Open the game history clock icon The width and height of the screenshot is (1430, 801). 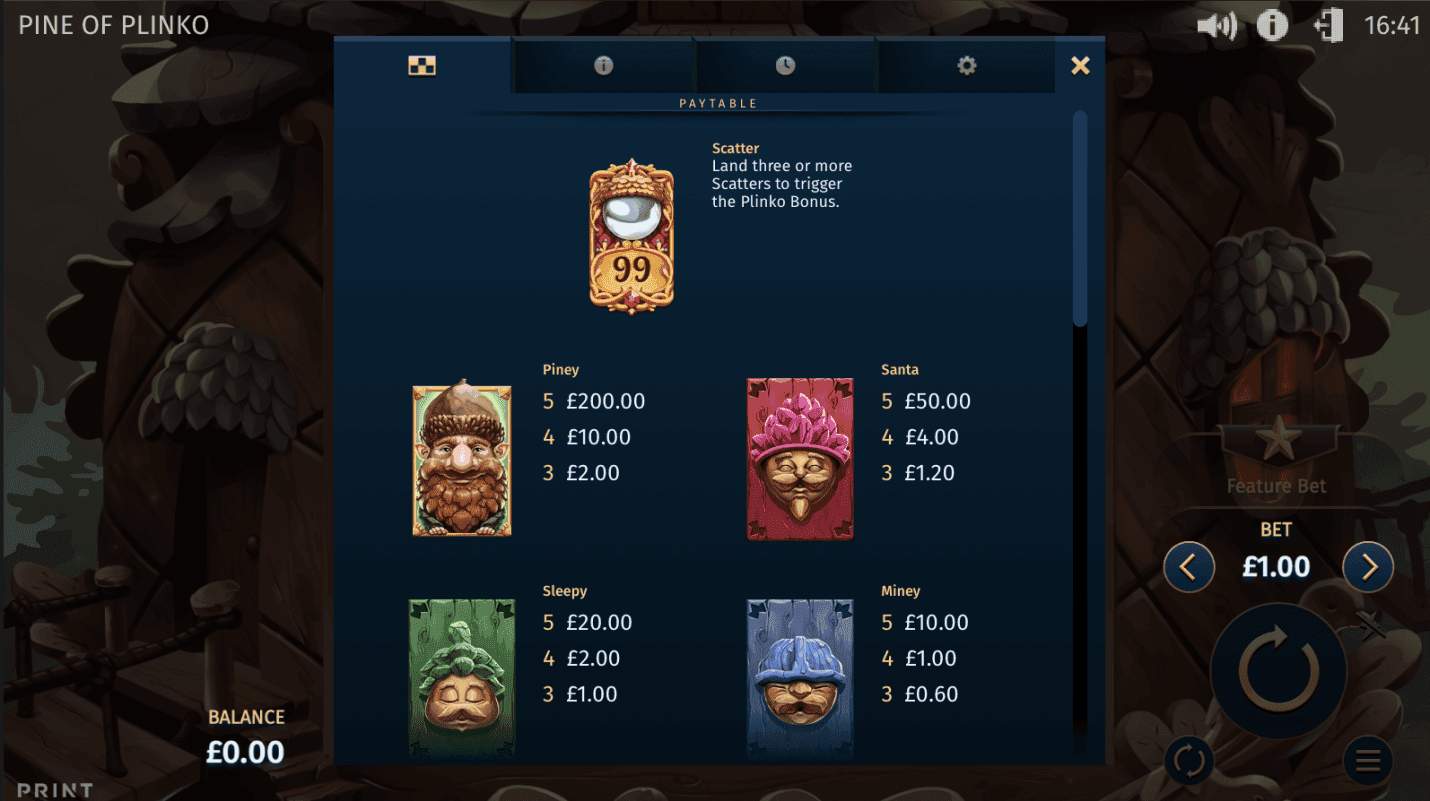coord(784,64)
